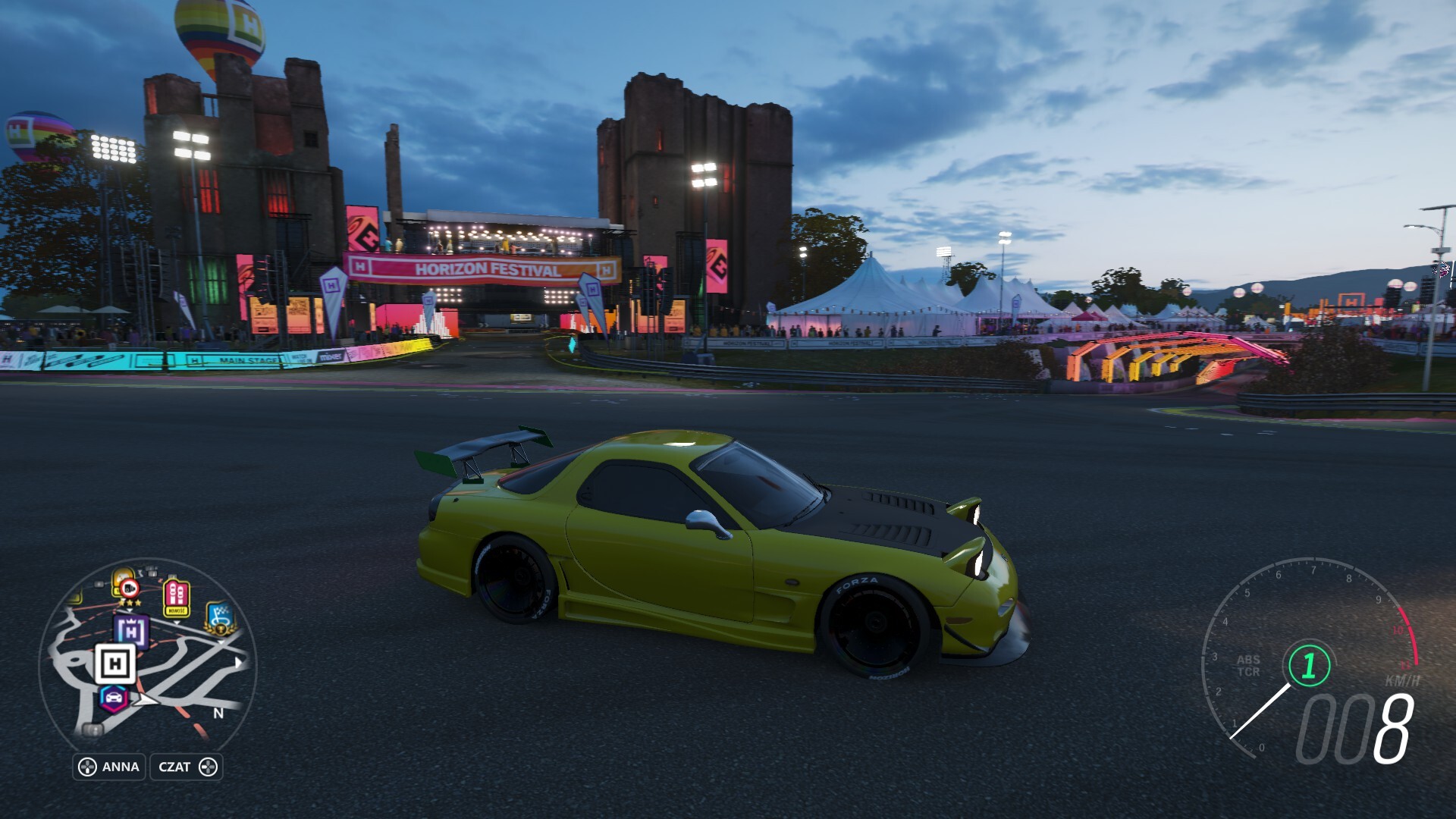Click the purple crowned H marker

131,630
